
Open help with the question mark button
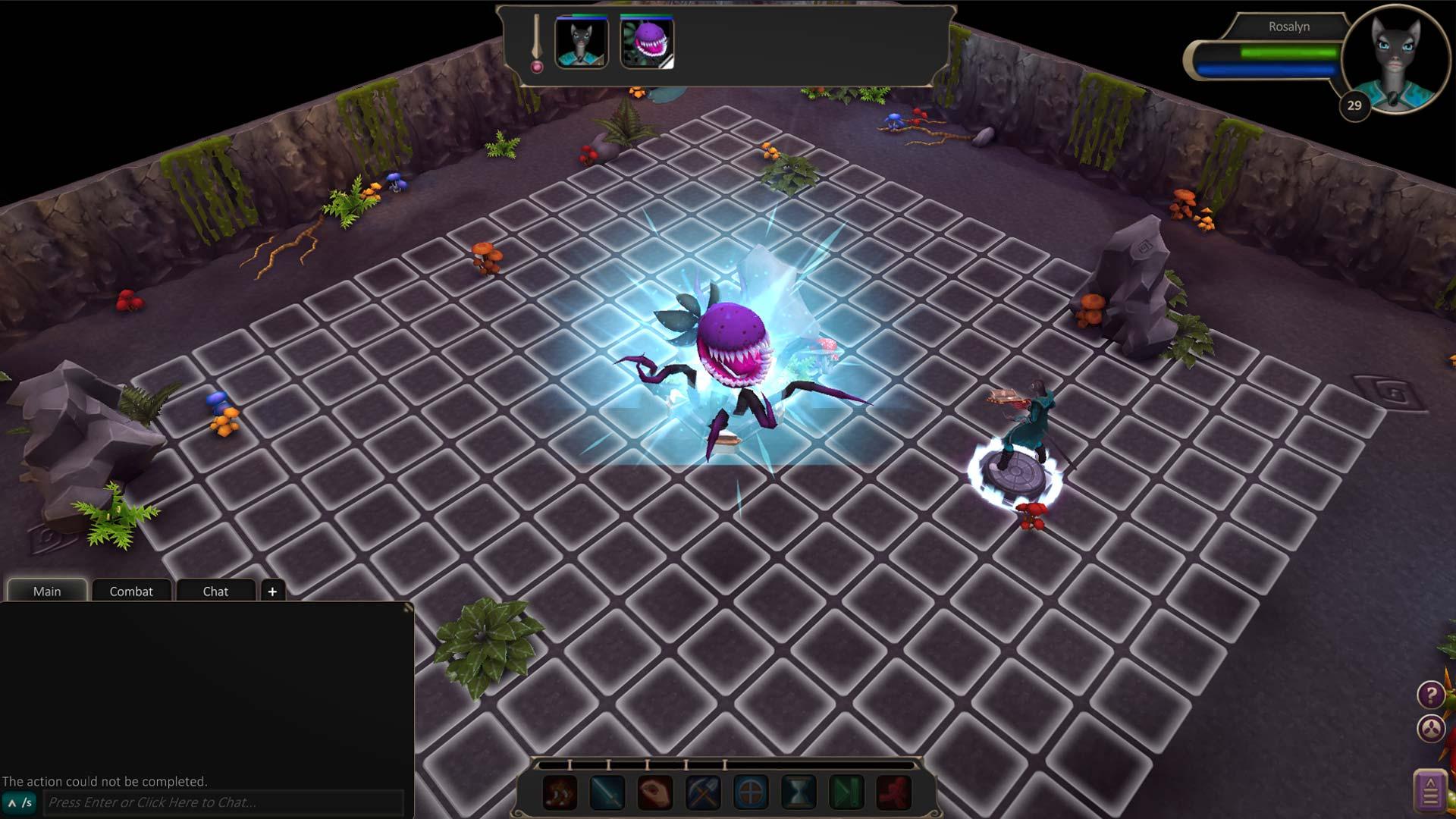(1430, 694)
